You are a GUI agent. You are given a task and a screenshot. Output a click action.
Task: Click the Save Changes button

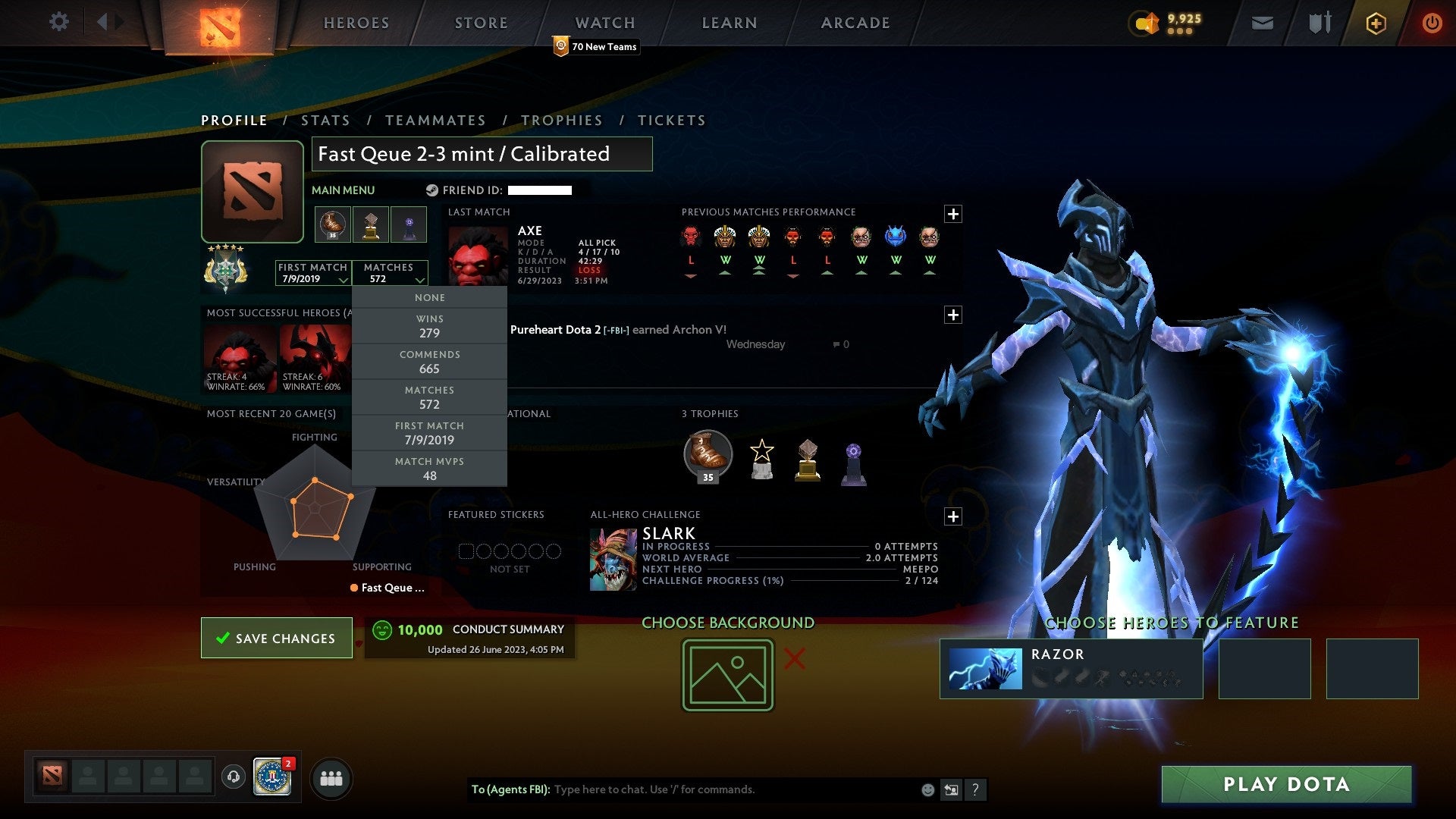276,638
